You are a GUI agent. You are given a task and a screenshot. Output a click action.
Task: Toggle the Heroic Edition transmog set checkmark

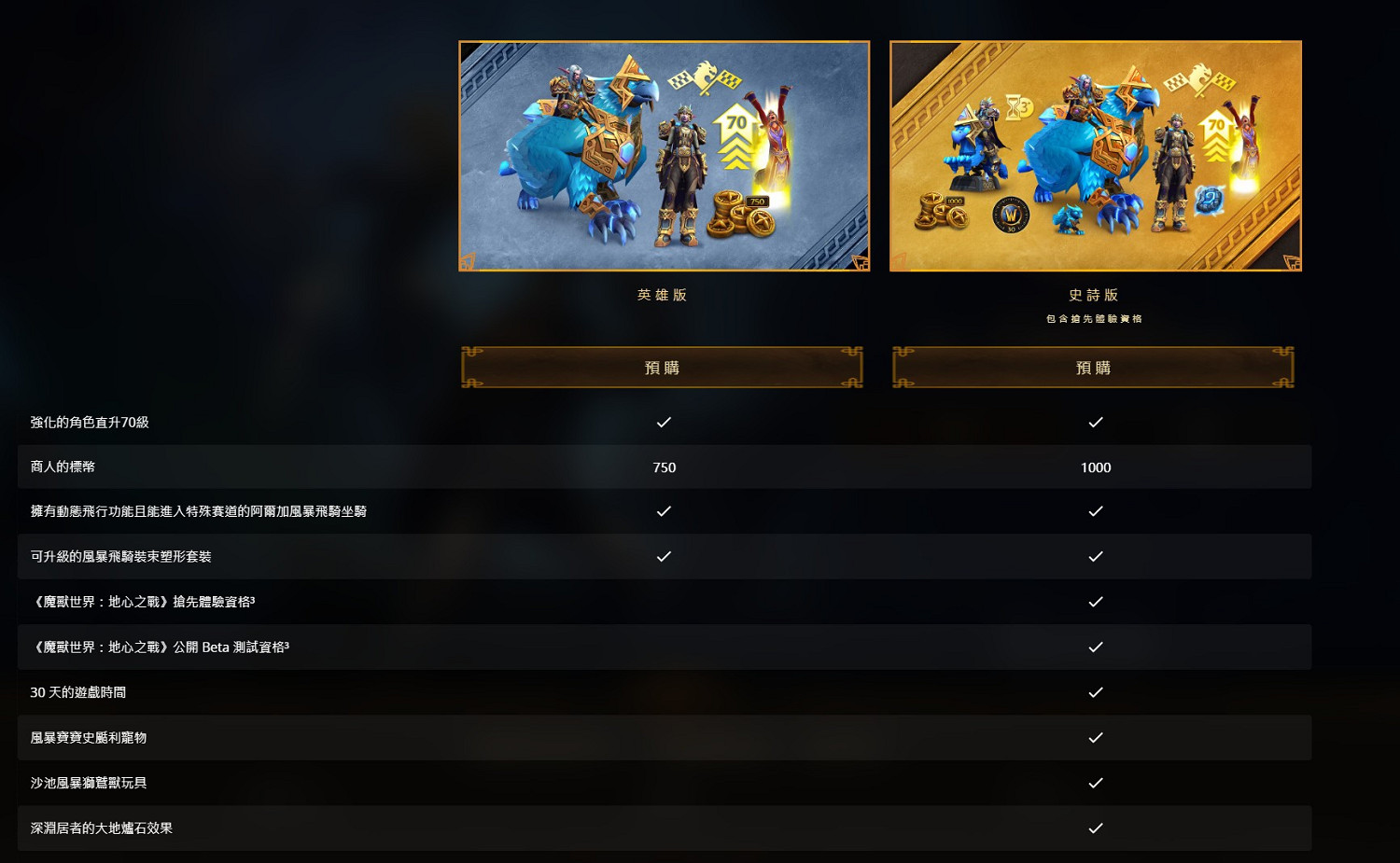(x=664, y=556)
